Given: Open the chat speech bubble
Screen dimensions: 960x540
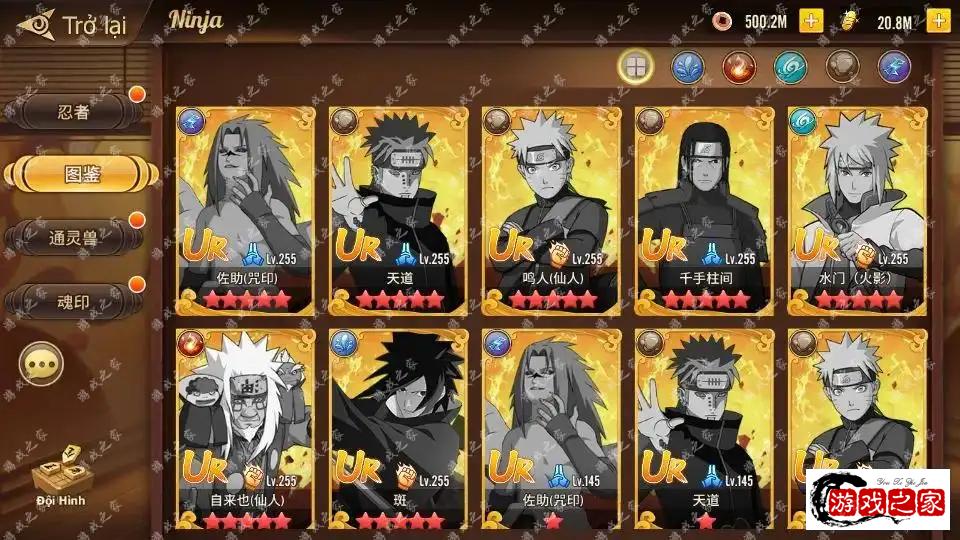Looking at the screenshot, I should tap(42, 365).
